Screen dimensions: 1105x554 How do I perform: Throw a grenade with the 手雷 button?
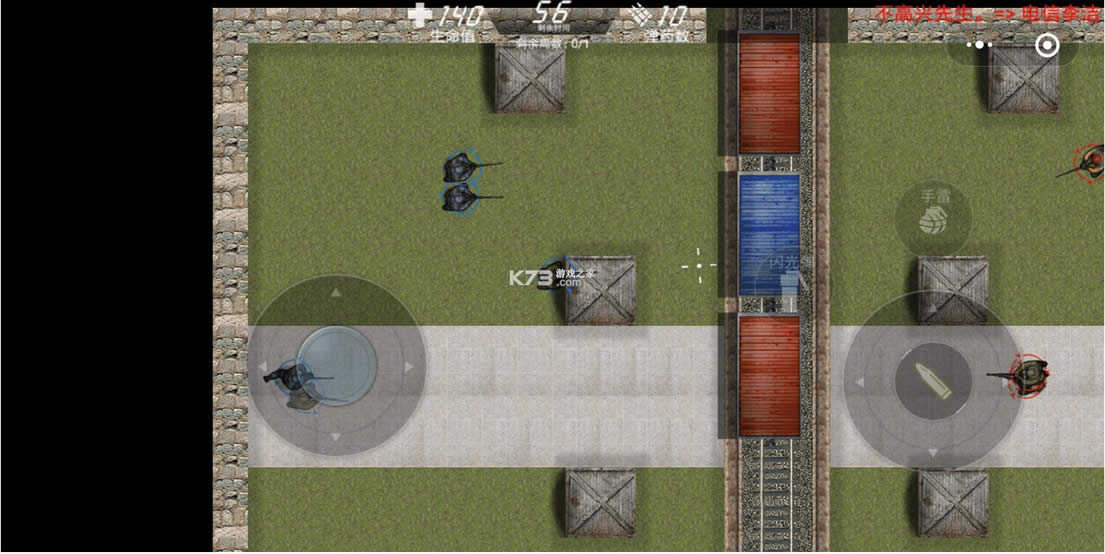coord(933,216)
